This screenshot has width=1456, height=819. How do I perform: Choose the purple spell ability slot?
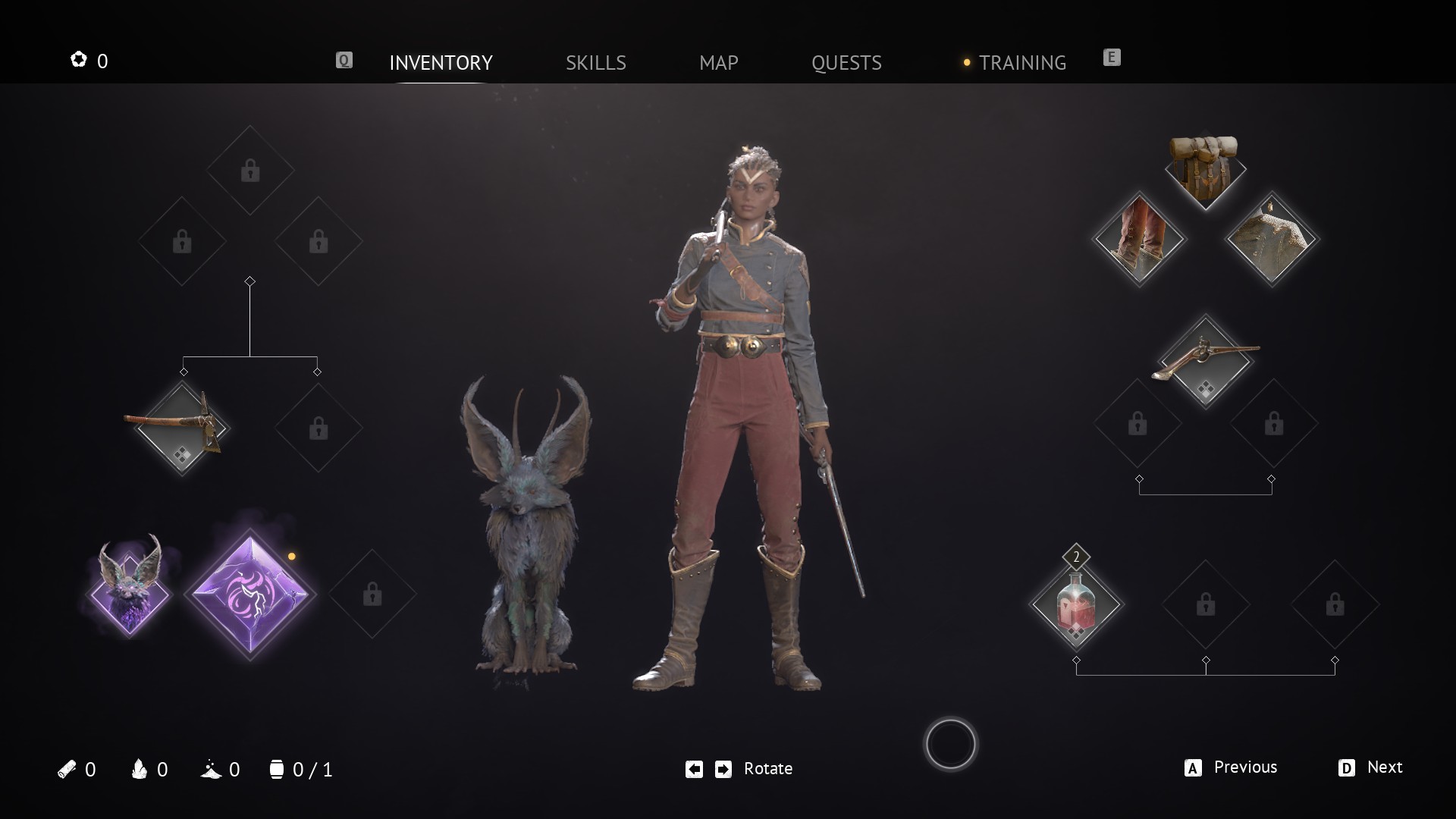point(250,594)
